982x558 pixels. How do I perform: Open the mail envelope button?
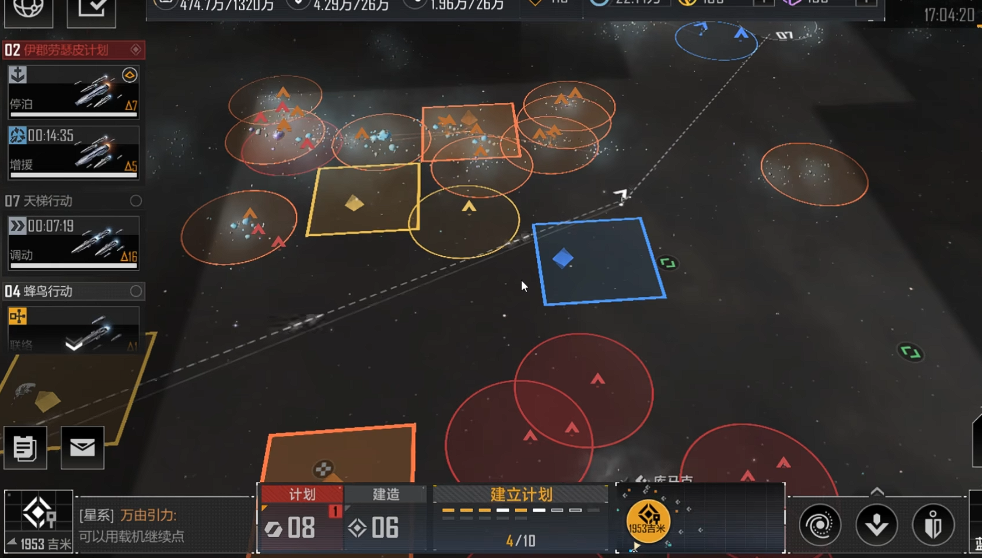pyautogui.click(x=82, y=448)
